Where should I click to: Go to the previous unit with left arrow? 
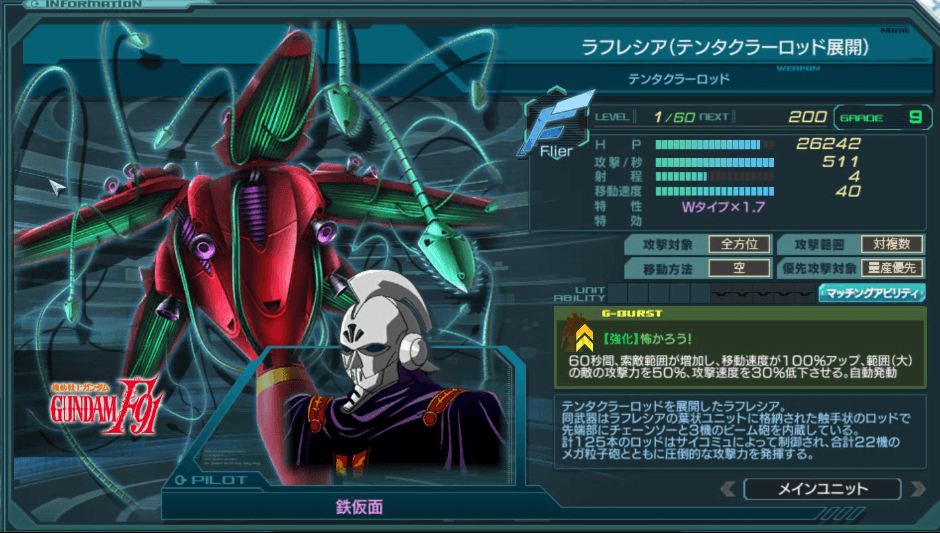click(x=727, y=489)
